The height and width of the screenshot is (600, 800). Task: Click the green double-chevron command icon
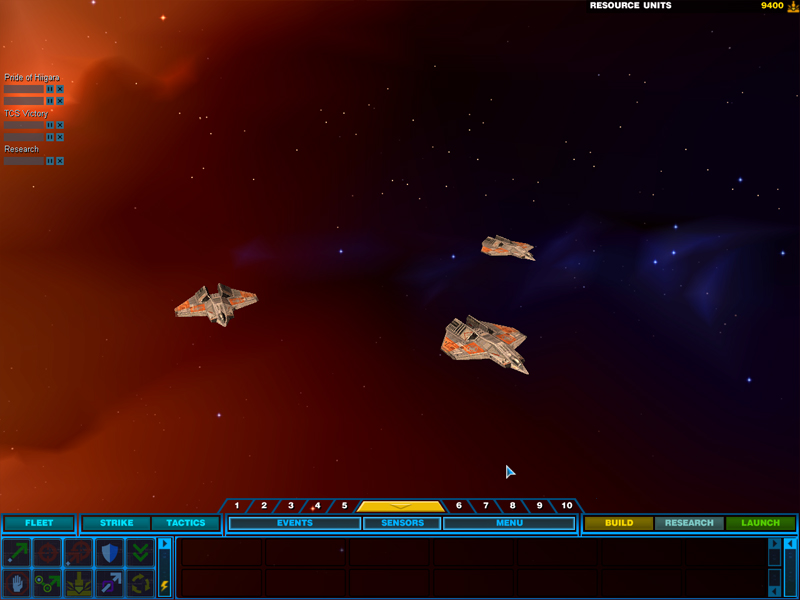[140, 552]
